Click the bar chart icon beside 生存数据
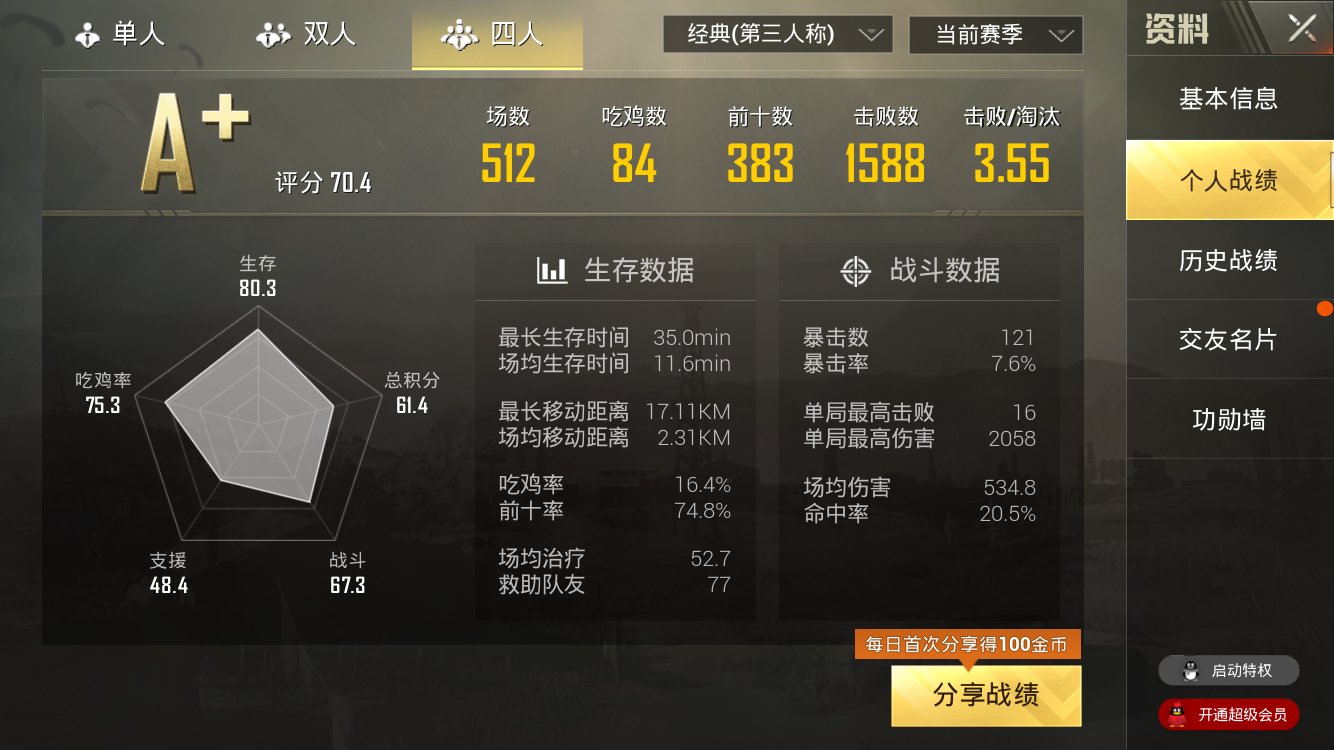Viewport: 1334px width, 750px height. click(551, 270)
